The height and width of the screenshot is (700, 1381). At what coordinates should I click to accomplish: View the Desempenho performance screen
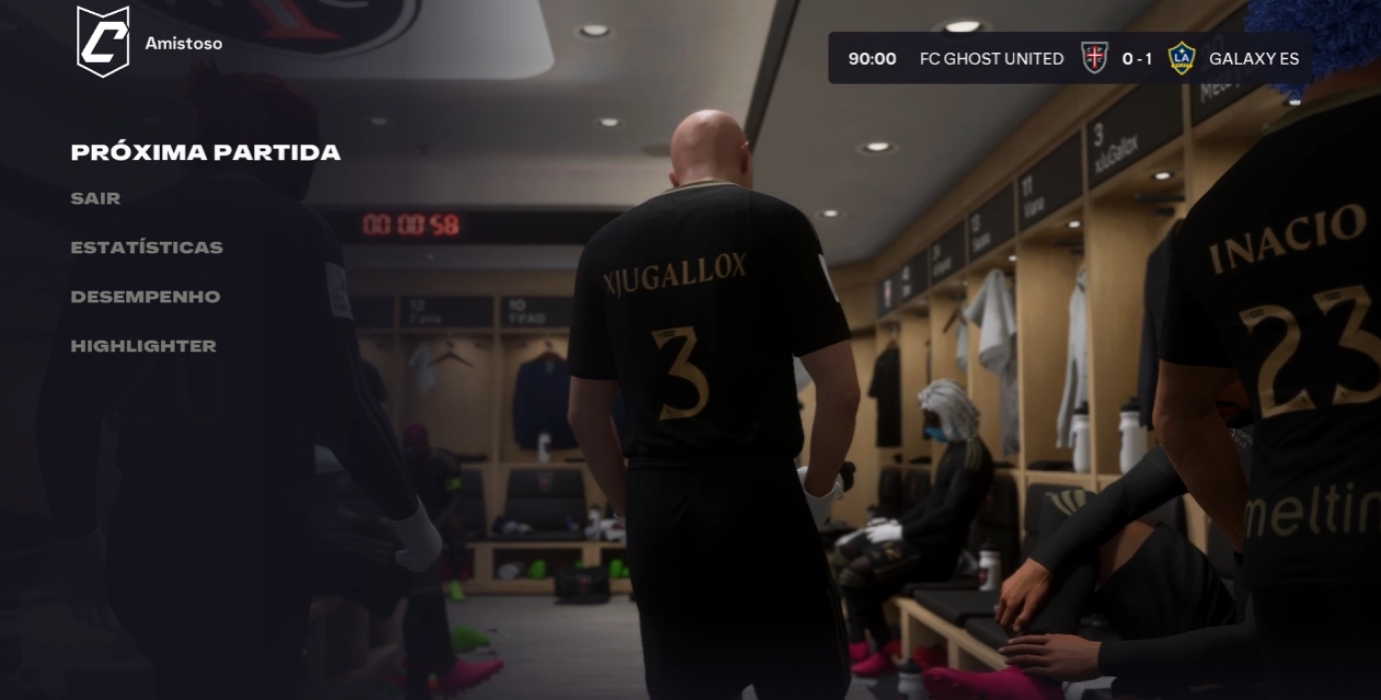click(145, 297)
